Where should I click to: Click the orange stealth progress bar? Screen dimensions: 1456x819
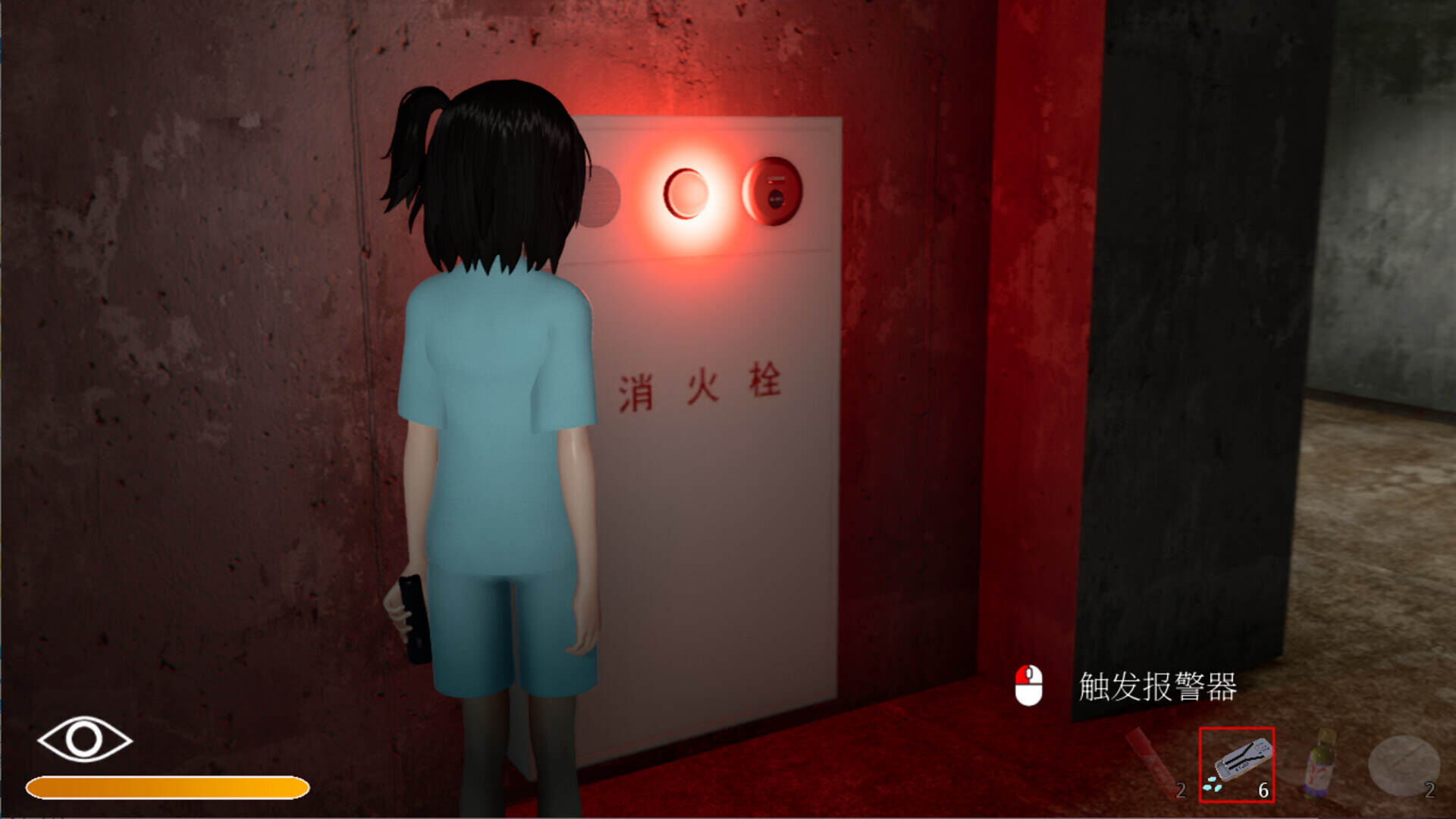point(167,787)
